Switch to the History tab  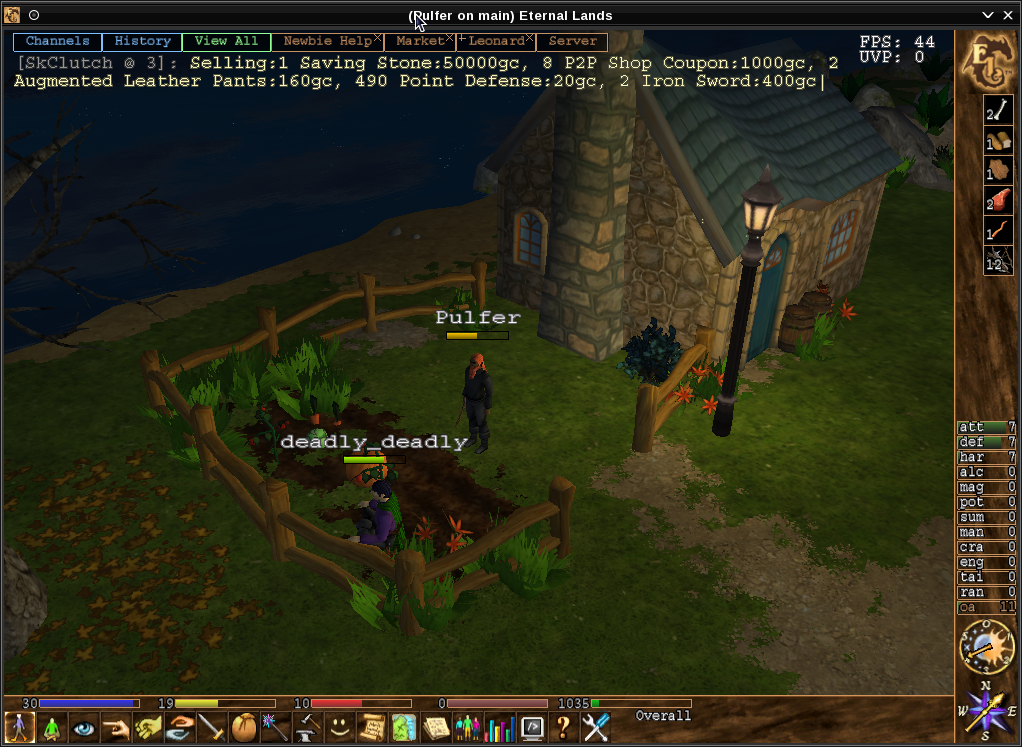[143, 41]
